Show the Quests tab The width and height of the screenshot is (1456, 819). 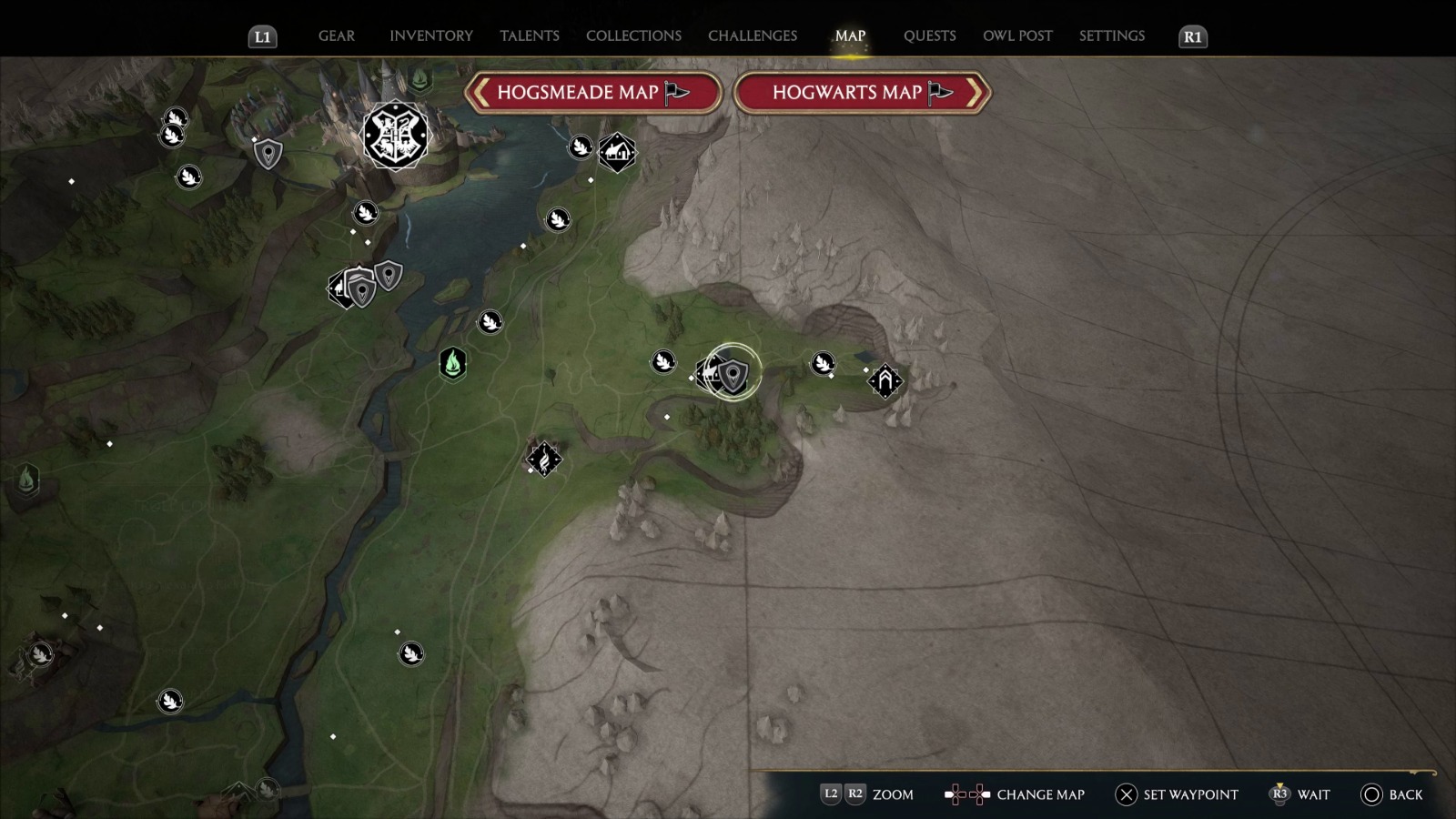click(929, 36)
